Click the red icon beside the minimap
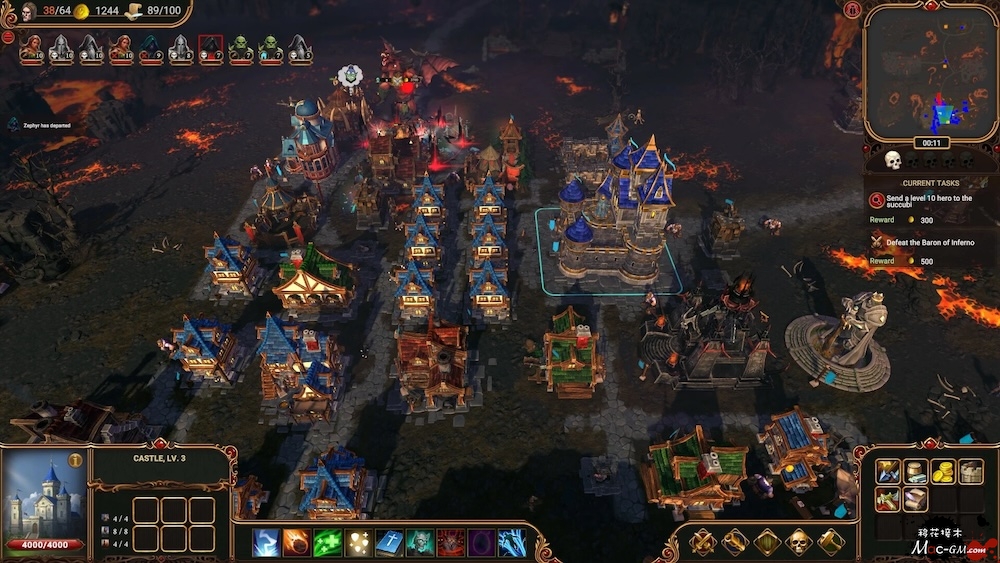The image size is (1000, 563). click(x=852, y=10)
